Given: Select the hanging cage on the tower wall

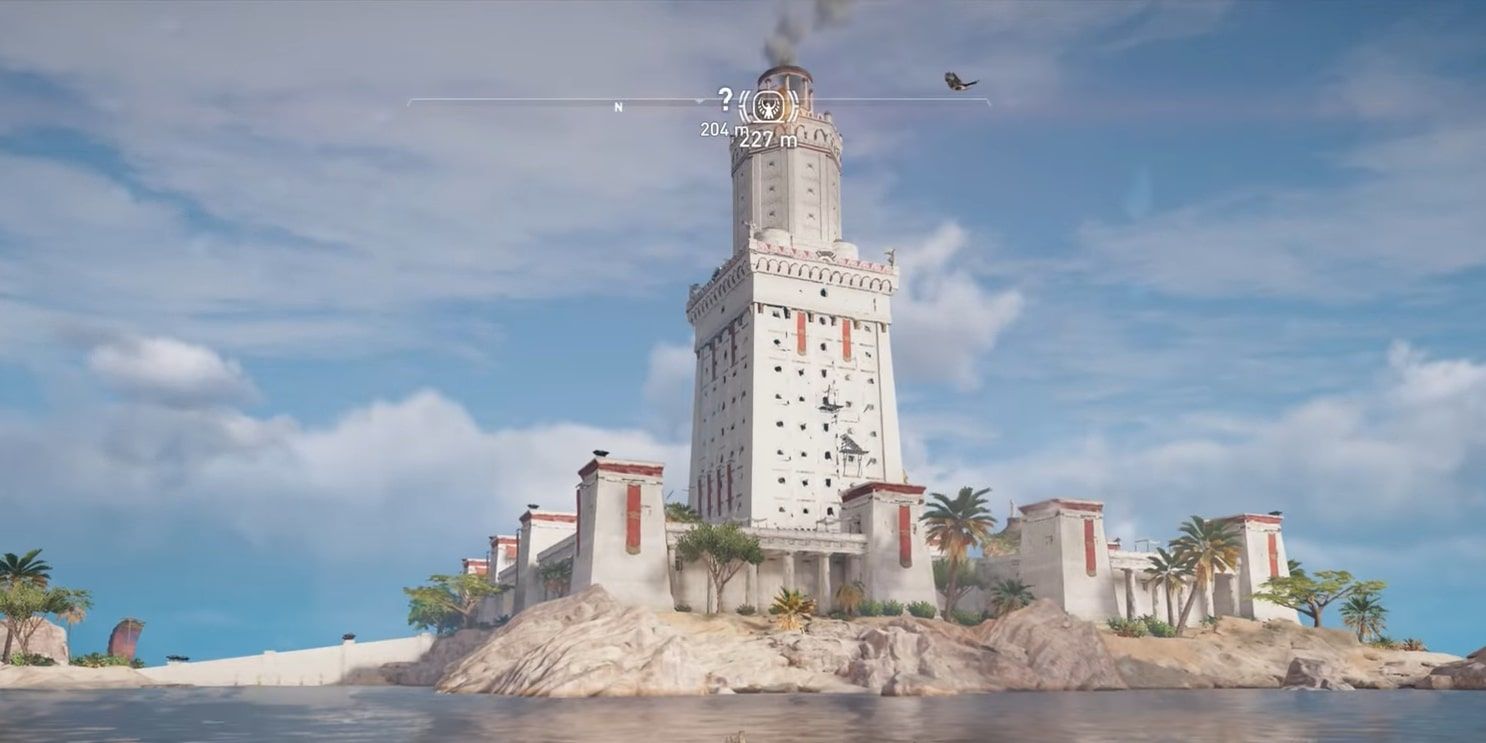Looking at the screenshot, I should [x=853, y=452].
